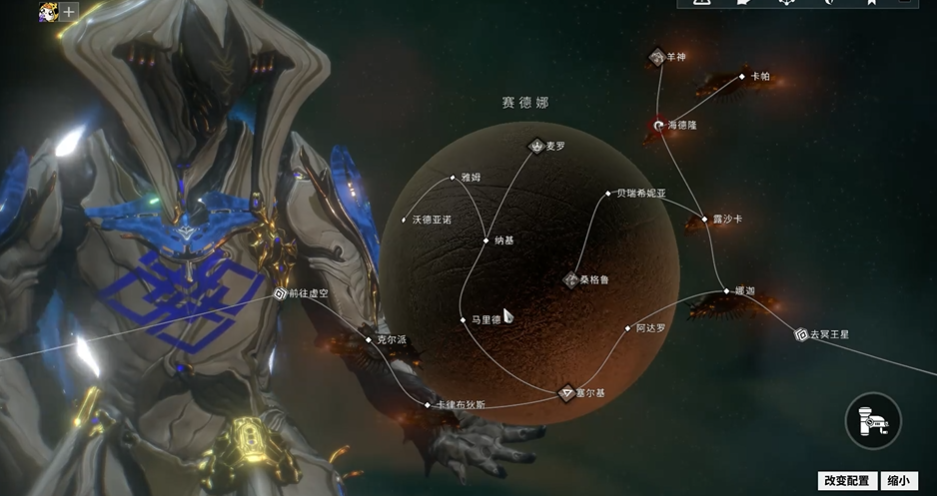The height and width of the screenshot is (496, 937).
Task: Open the 羊神 mission node
Action: pyautogui.click(x=657, y=58)
